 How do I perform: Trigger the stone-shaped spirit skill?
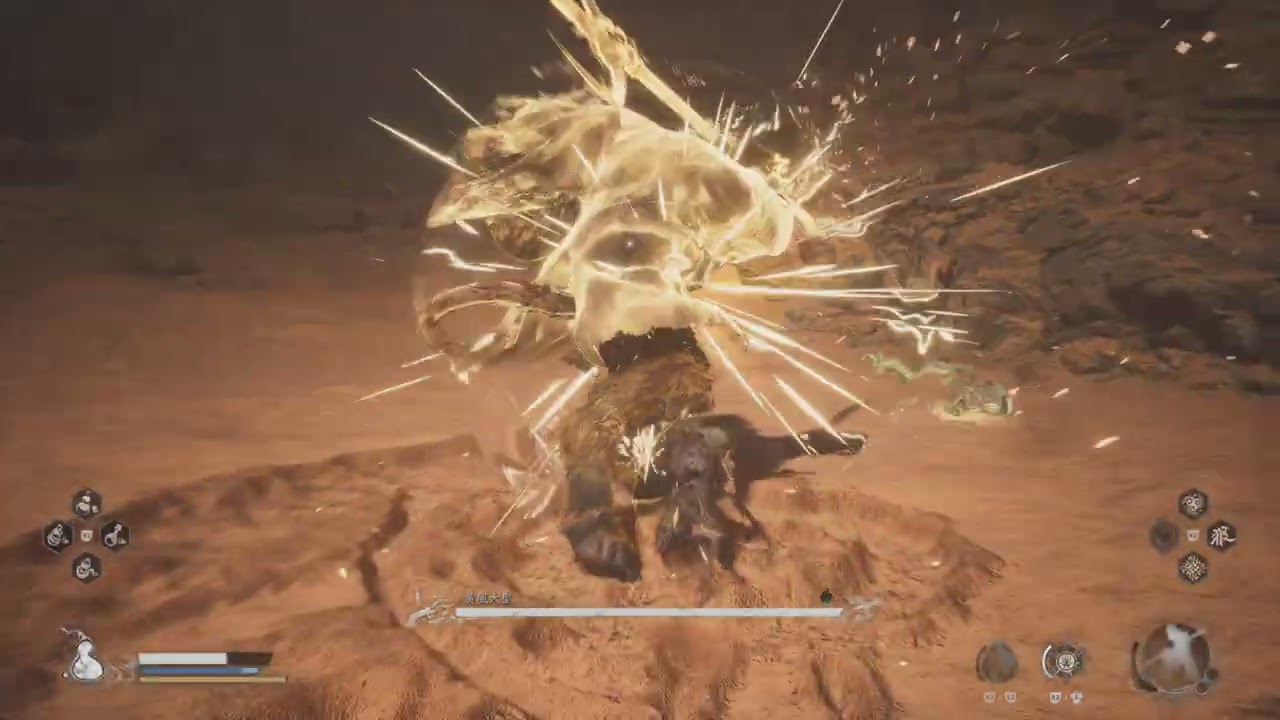(996, 661)
